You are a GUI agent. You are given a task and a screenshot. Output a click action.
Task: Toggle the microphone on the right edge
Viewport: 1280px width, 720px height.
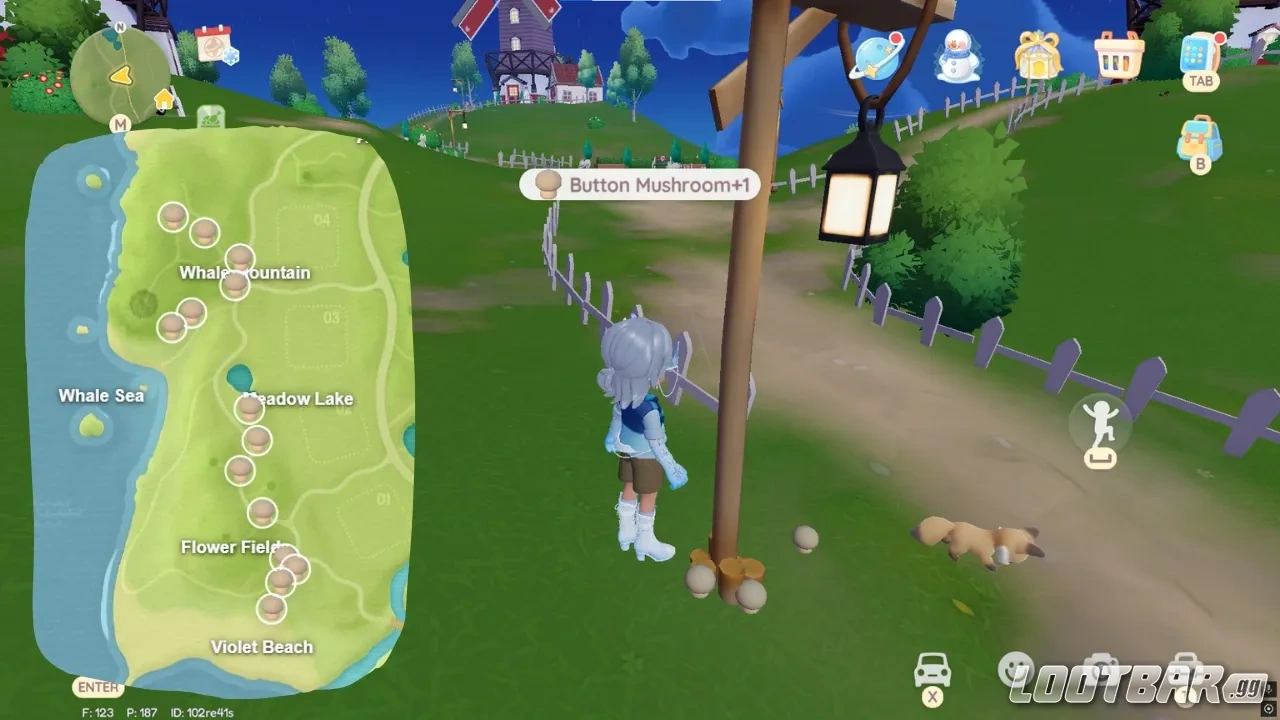tap(1269, 689)
